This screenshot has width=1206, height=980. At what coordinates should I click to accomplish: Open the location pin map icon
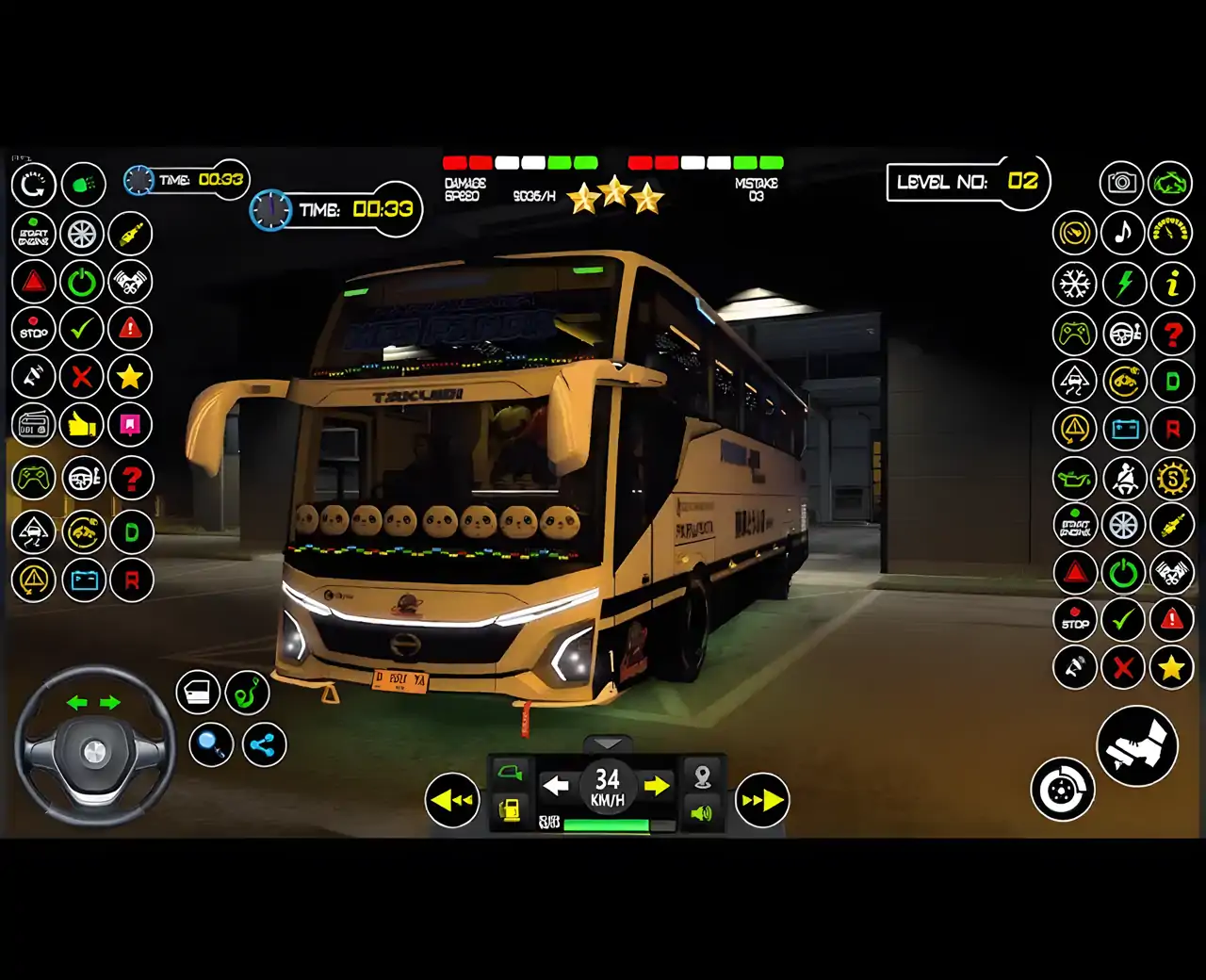(702, 776)
